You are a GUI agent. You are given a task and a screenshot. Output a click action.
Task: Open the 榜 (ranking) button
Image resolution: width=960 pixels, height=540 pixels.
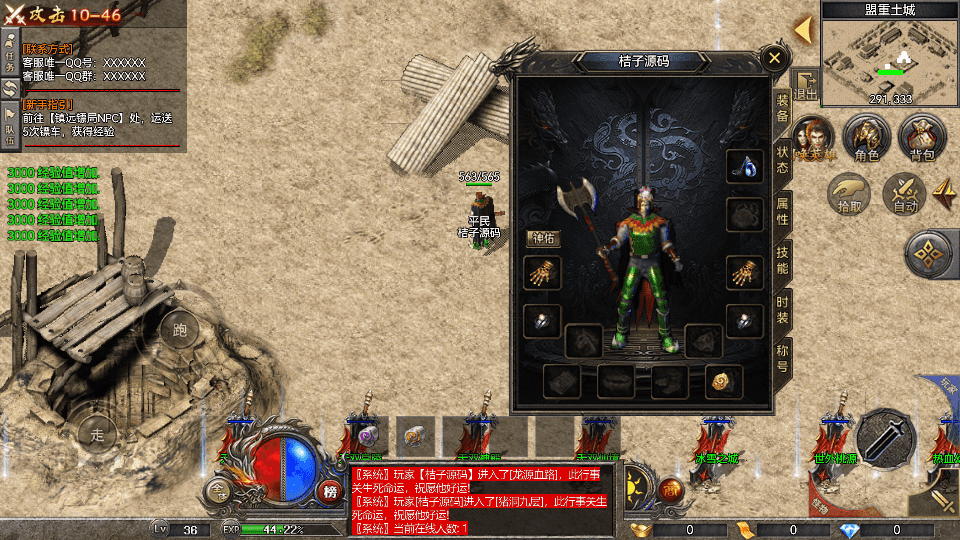click(330, 490)
